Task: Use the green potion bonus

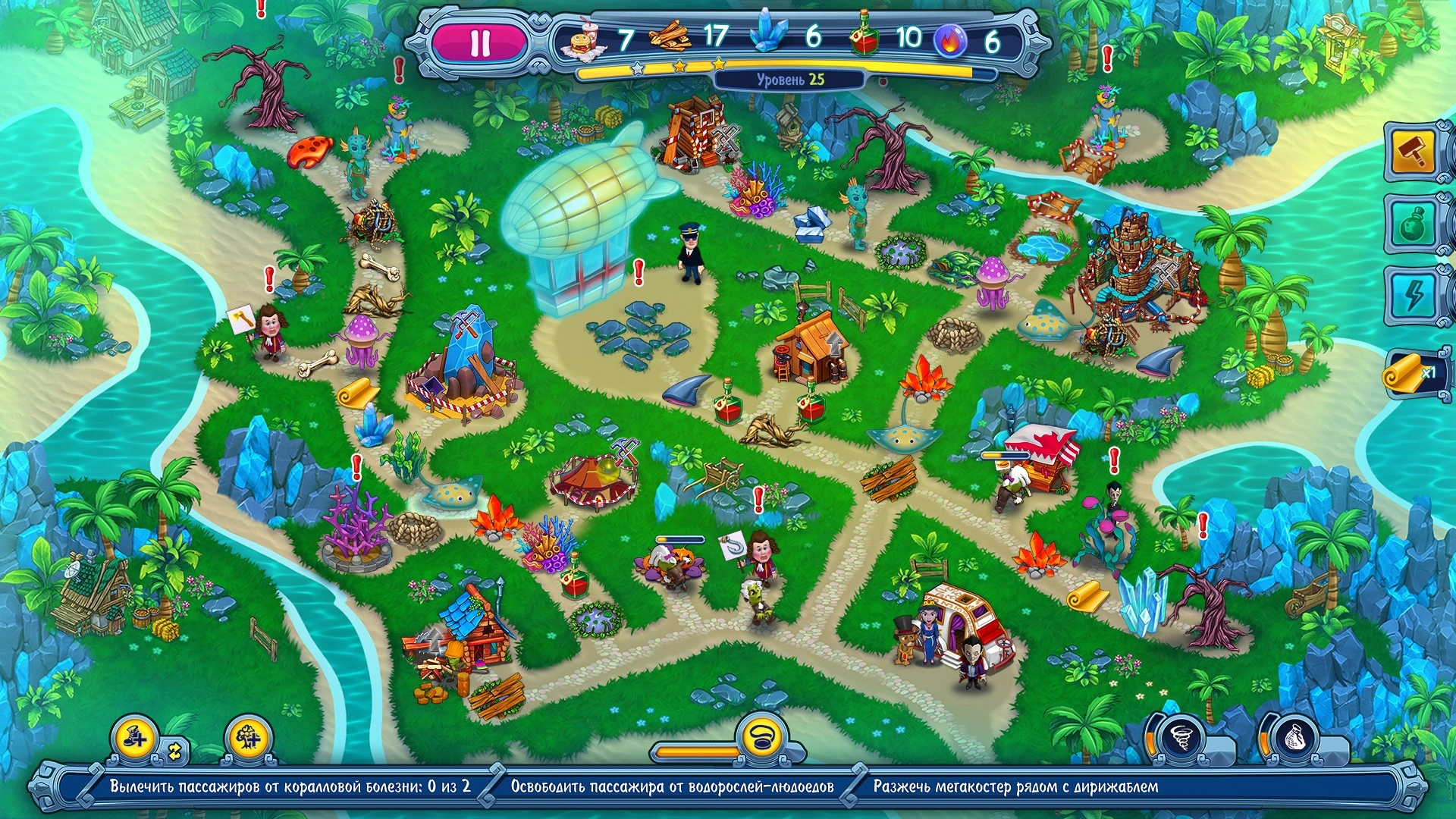Action: 1412,223
